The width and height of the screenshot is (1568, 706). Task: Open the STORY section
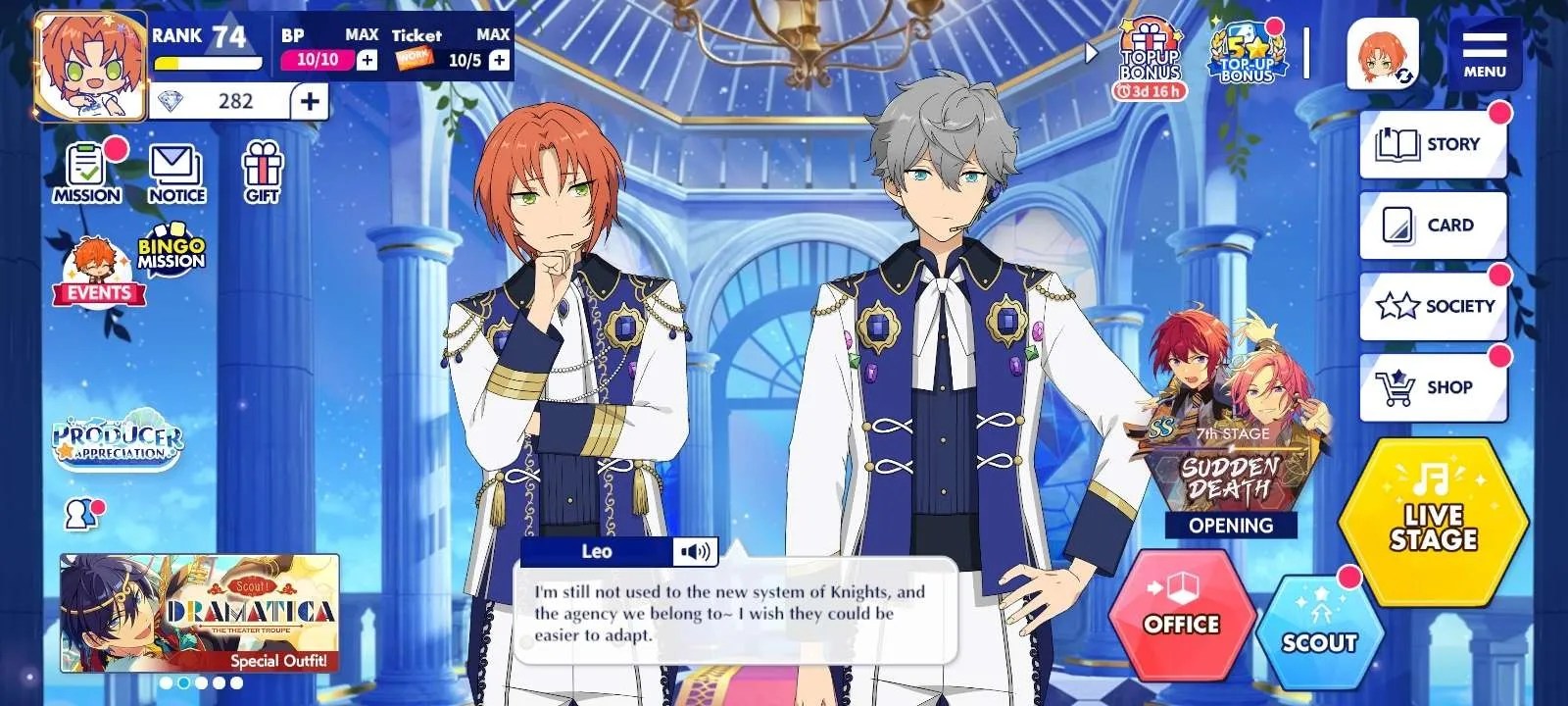pyautogui.click(x=1432, y=144)
